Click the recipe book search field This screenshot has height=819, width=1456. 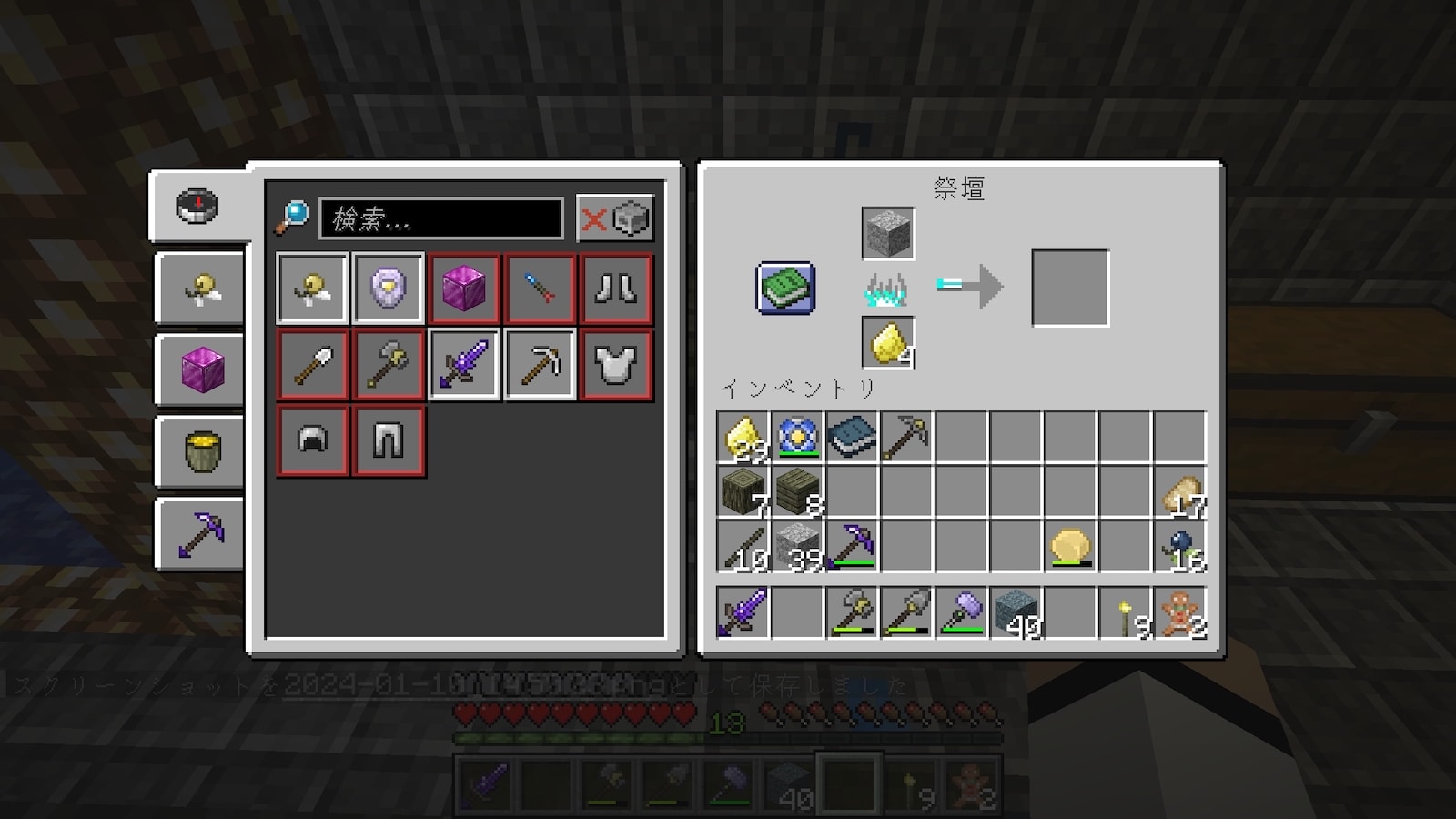click(441, 218)
